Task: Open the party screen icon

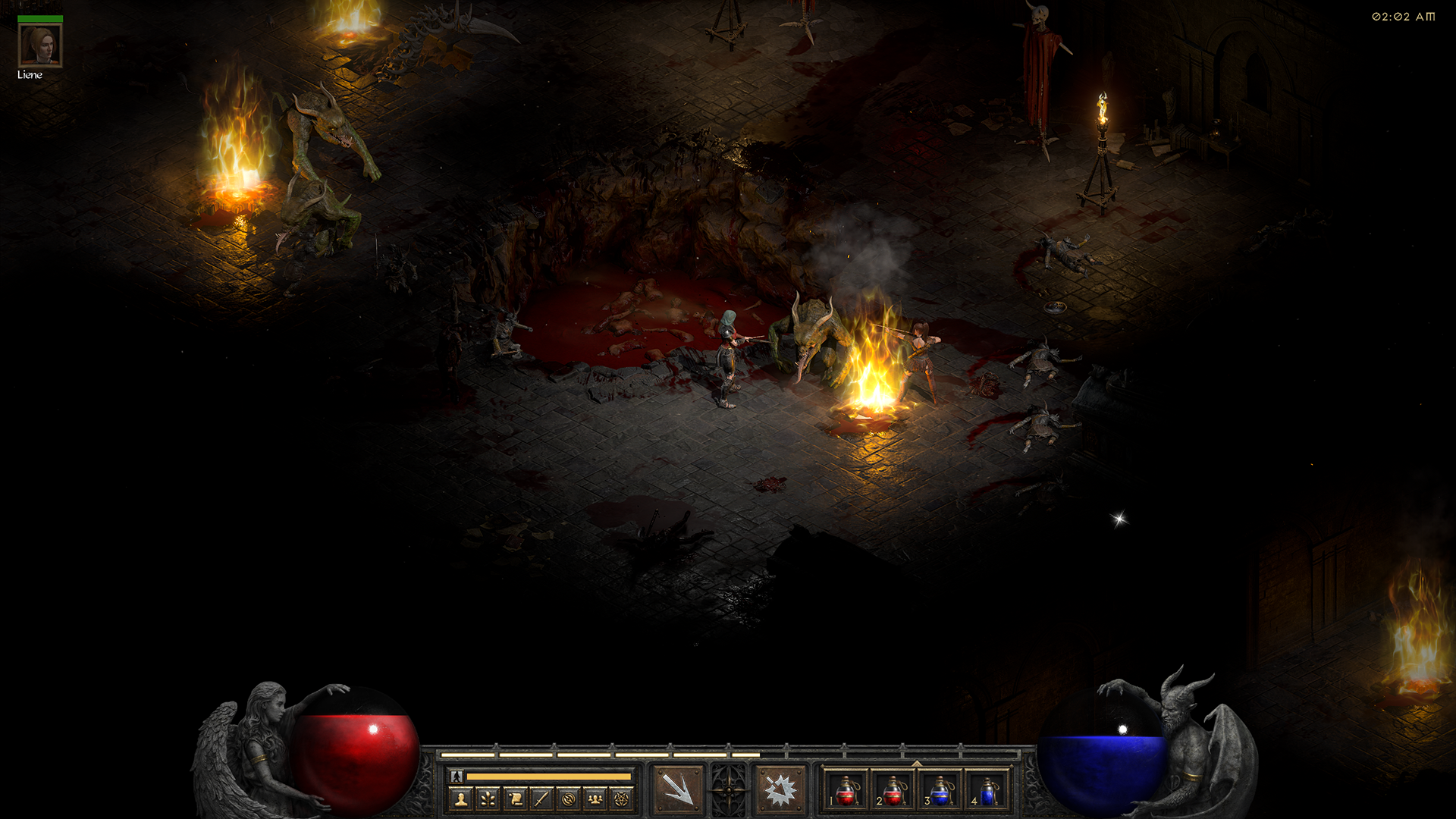Action: tap(595, 799)
